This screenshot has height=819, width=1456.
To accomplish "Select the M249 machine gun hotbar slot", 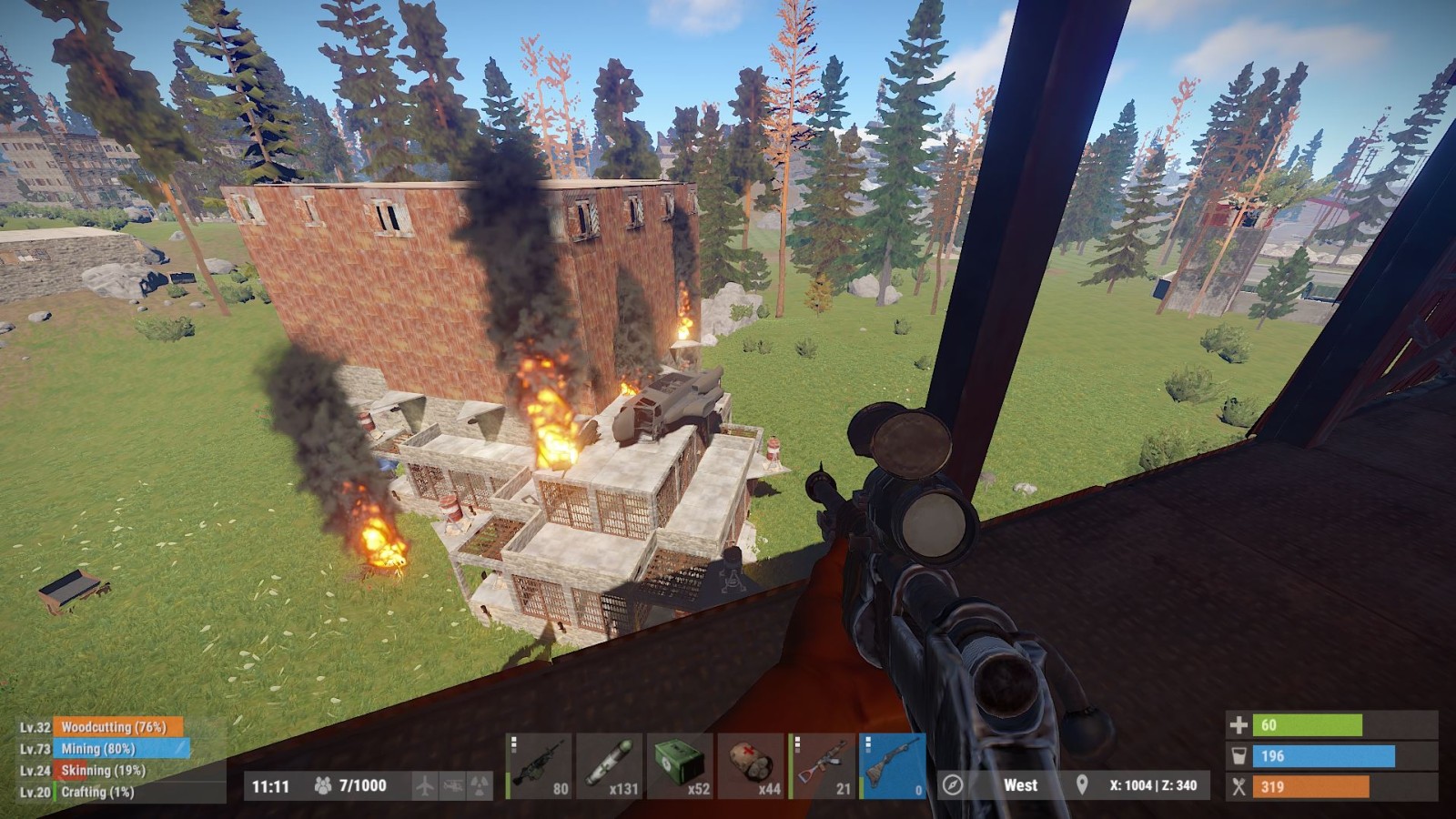I will pyautogui.click(x=539, y=765).
